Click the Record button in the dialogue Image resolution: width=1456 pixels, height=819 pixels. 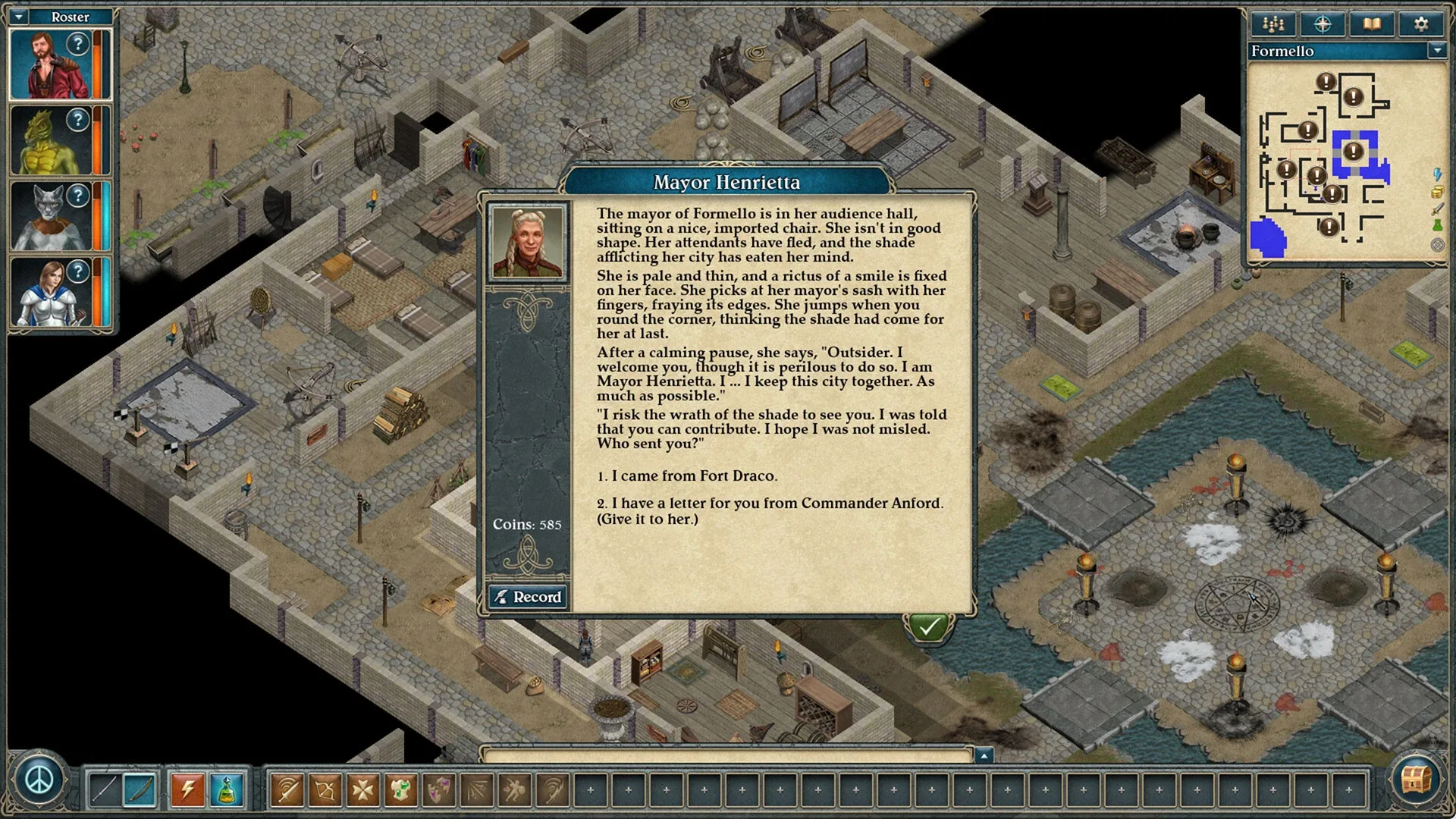pos(528,597)
